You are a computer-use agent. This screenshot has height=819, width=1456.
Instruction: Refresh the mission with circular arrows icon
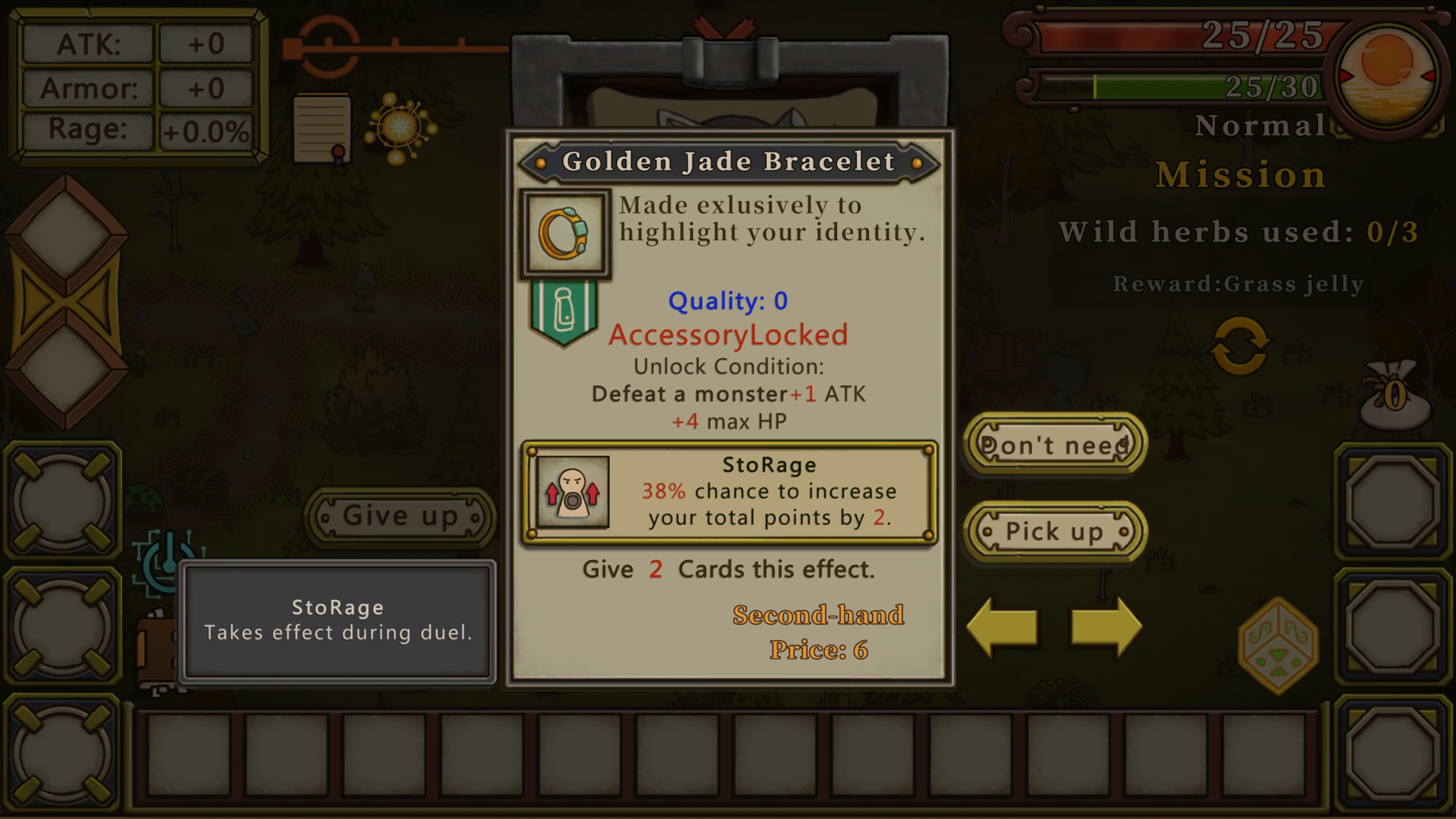pyautogui.click(x=1239, y=346)
